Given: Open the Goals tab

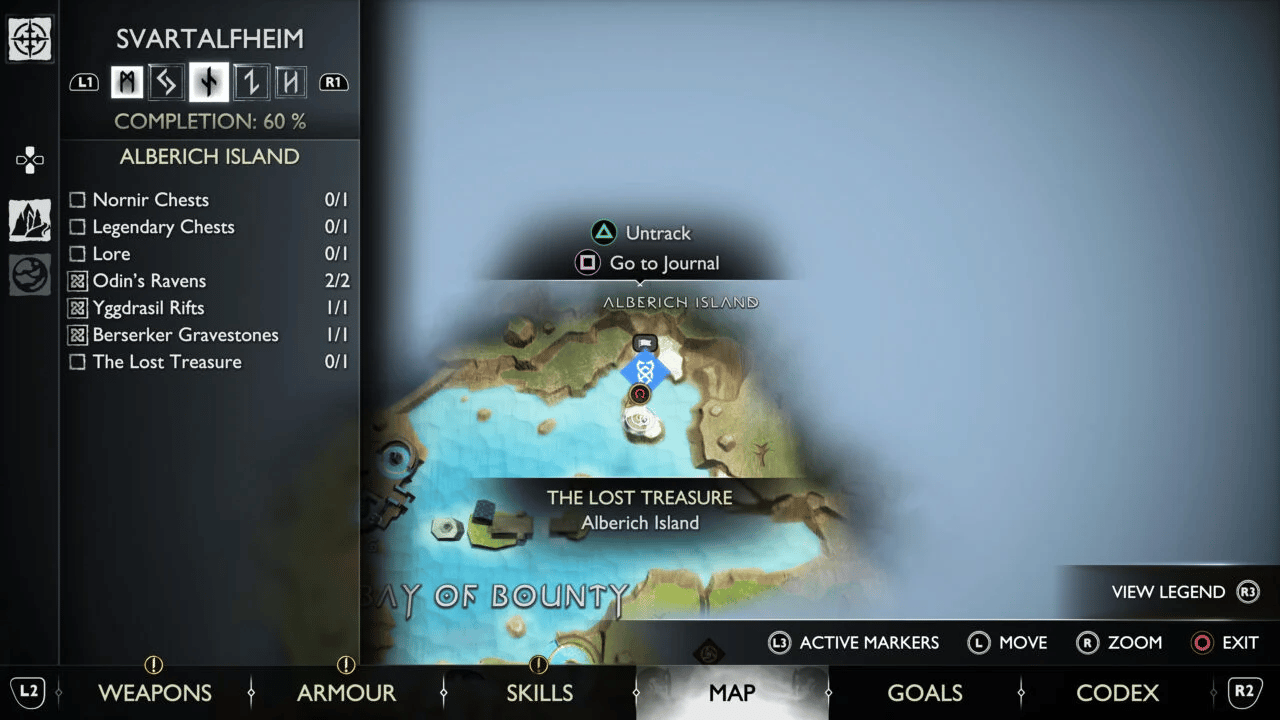Looking at the screenshot, I should coord(924,692).
